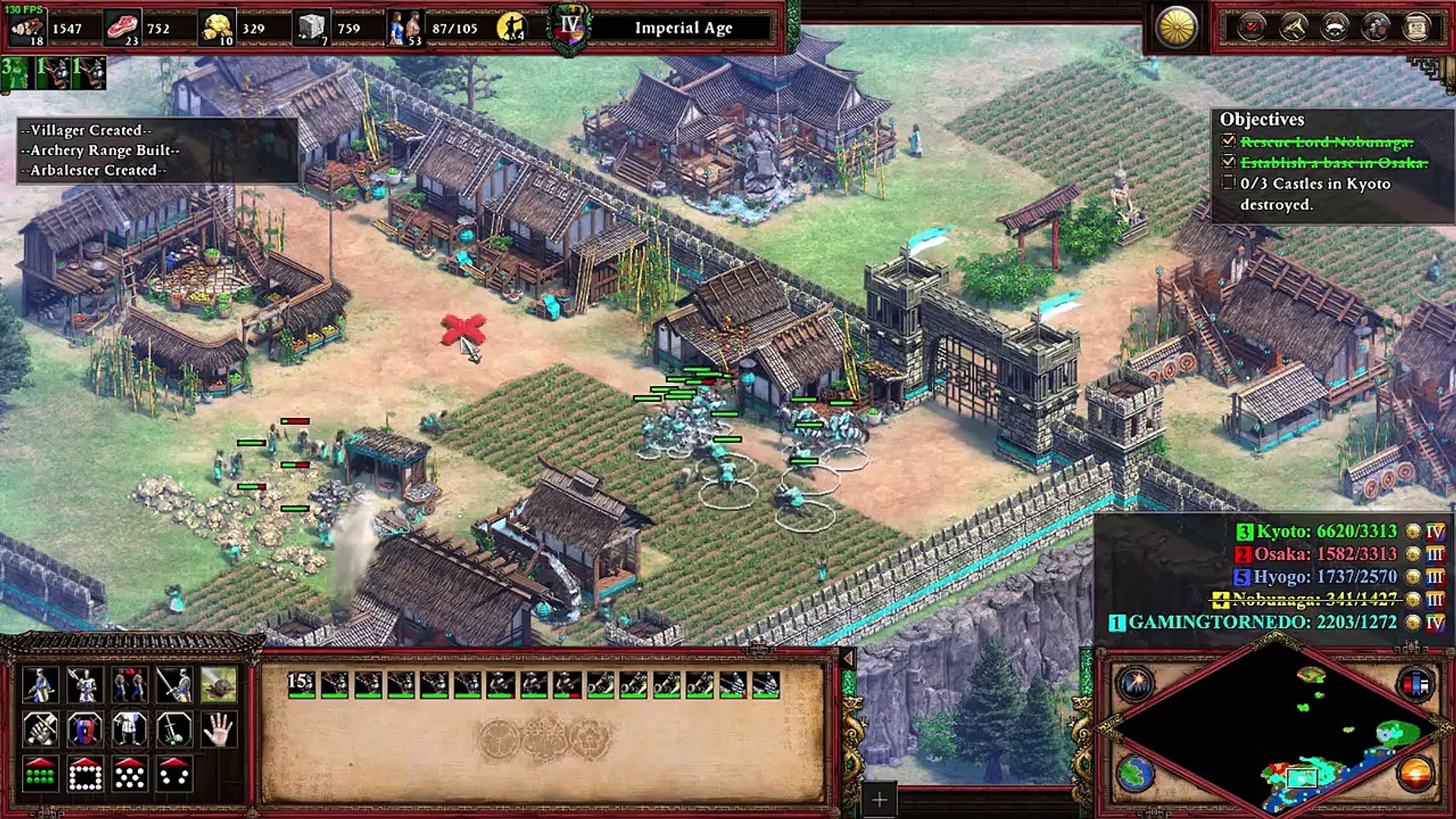This screenshot has height=819, width=1456.
Task: Select the green line formation button
Action: pyautogui.click(x=40, y=774)
